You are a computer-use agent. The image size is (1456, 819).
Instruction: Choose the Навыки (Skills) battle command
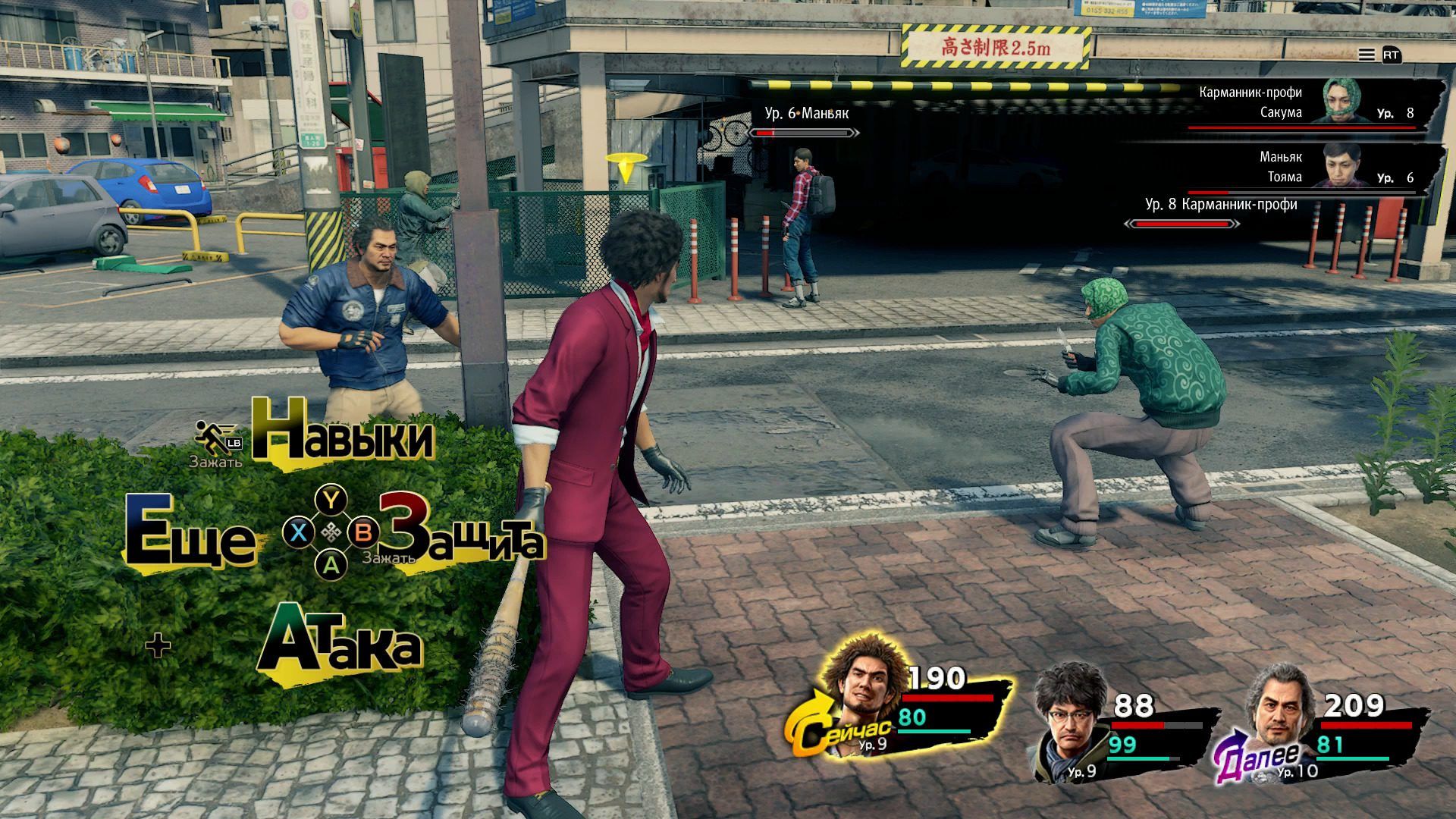click(343, 438)
